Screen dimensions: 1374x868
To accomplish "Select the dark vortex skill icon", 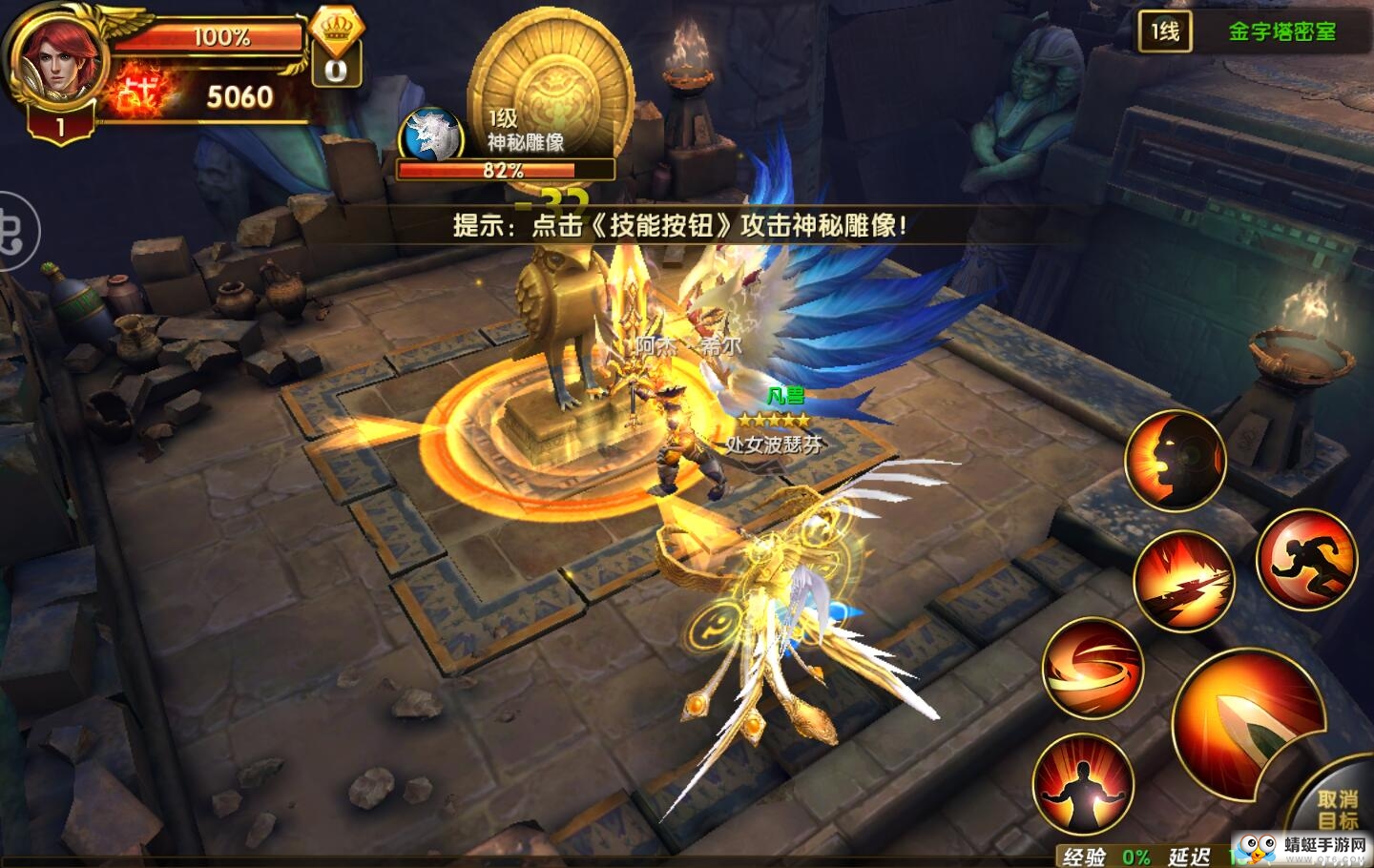I will [x=1175, y=462].
